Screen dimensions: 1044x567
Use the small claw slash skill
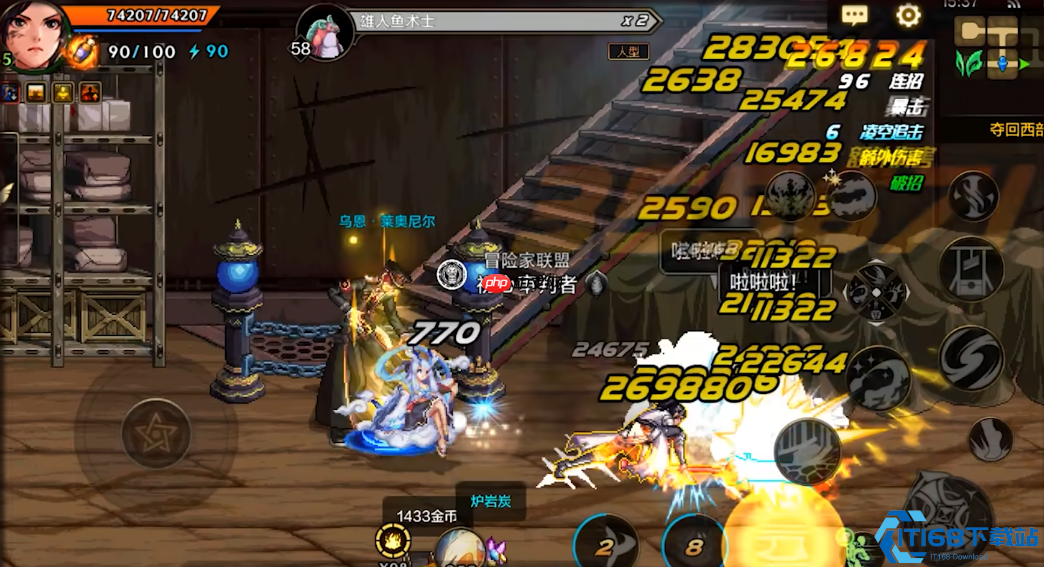[990, 439]
